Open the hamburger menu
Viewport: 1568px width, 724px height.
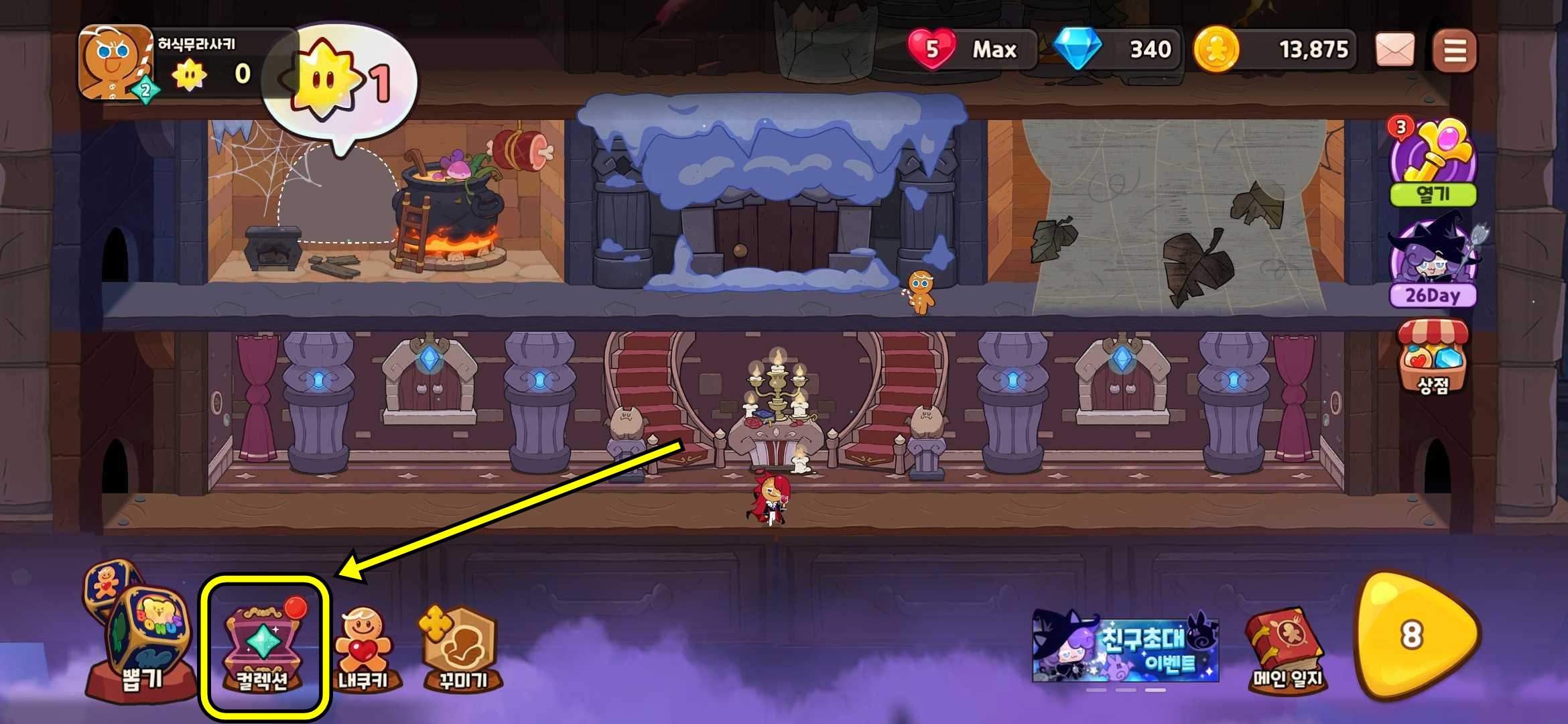[1454, 50]
